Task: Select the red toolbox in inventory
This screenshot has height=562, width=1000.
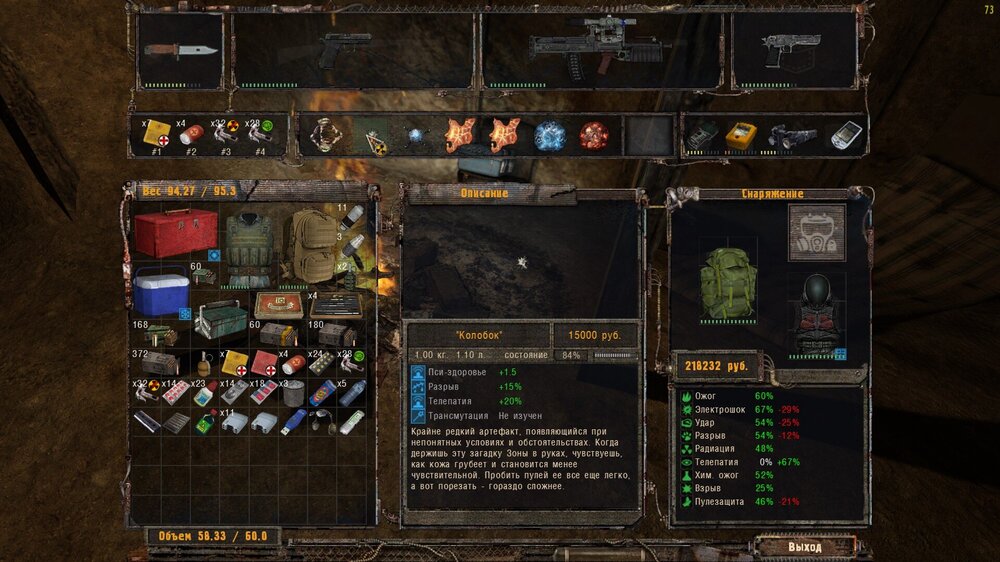Action: click(175, 233)
